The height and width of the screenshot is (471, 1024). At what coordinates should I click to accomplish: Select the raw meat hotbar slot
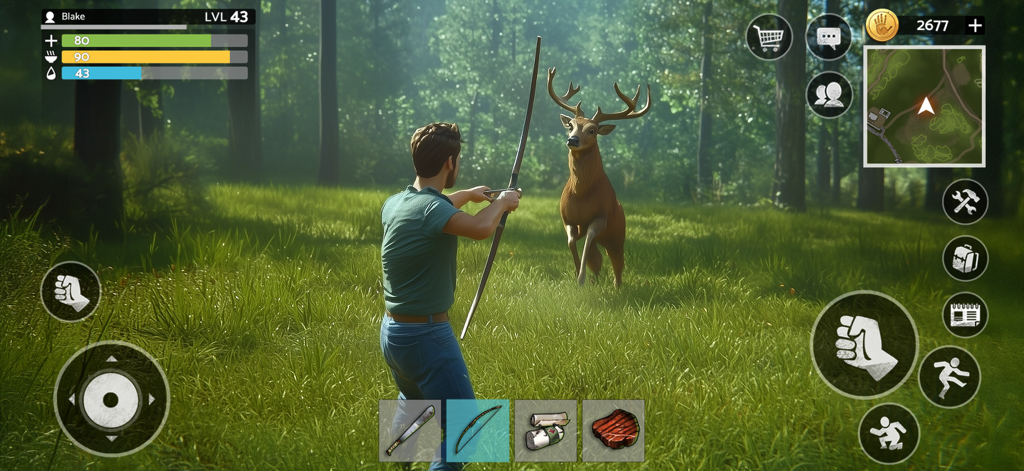pos(613,431)
